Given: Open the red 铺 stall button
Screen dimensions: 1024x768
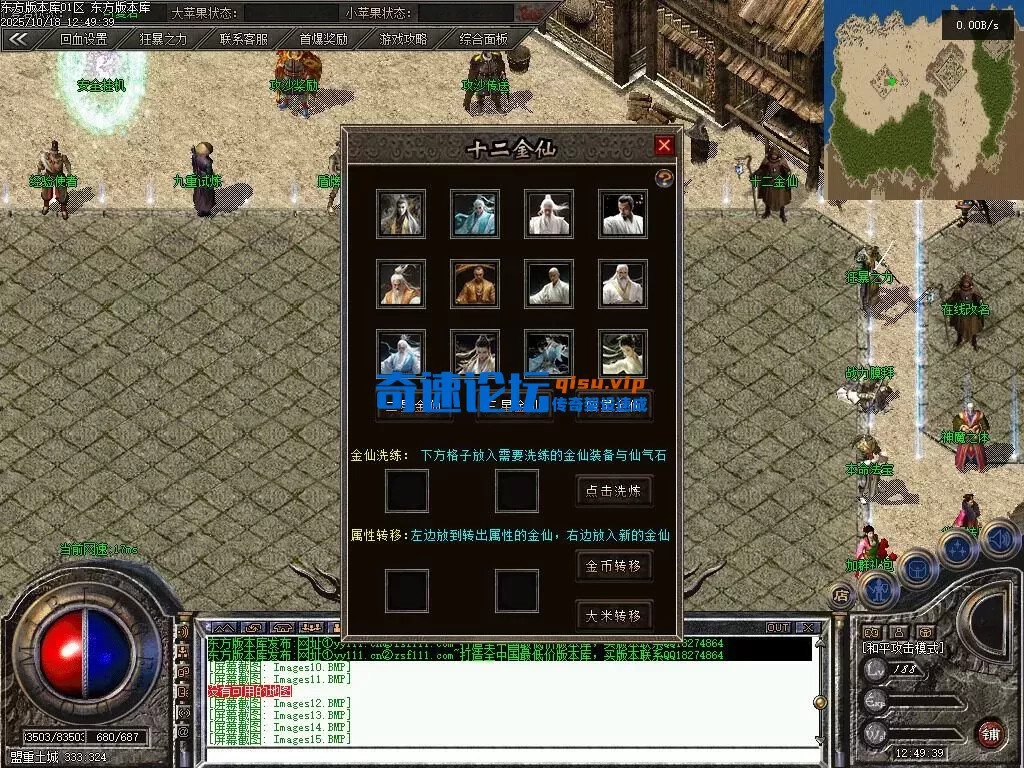Looking at the screenshot, I should pos(990,733).
